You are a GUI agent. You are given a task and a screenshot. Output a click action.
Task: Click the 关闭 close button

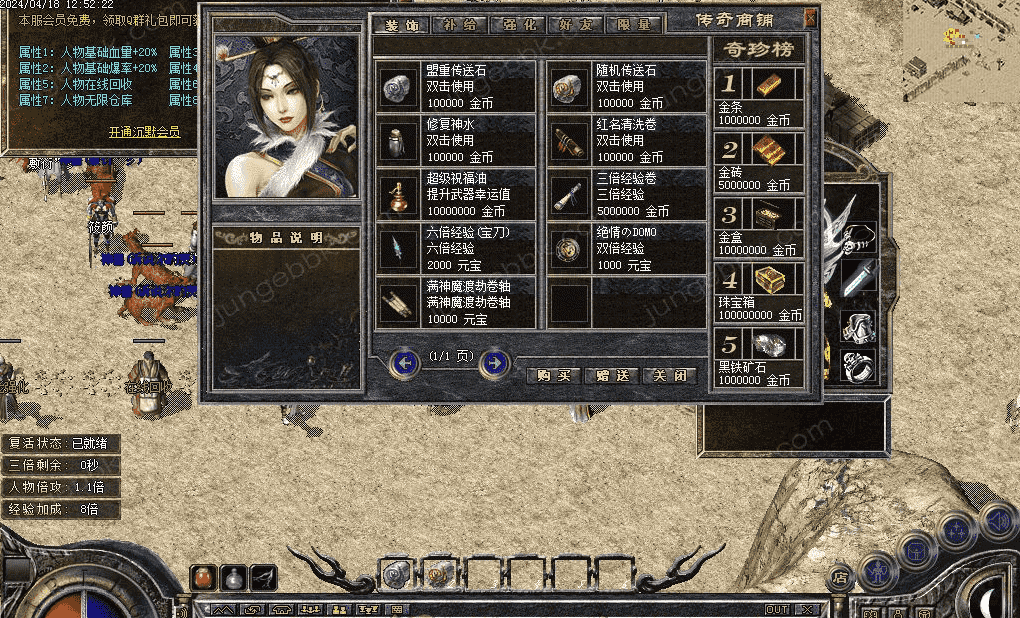(669, 375)
